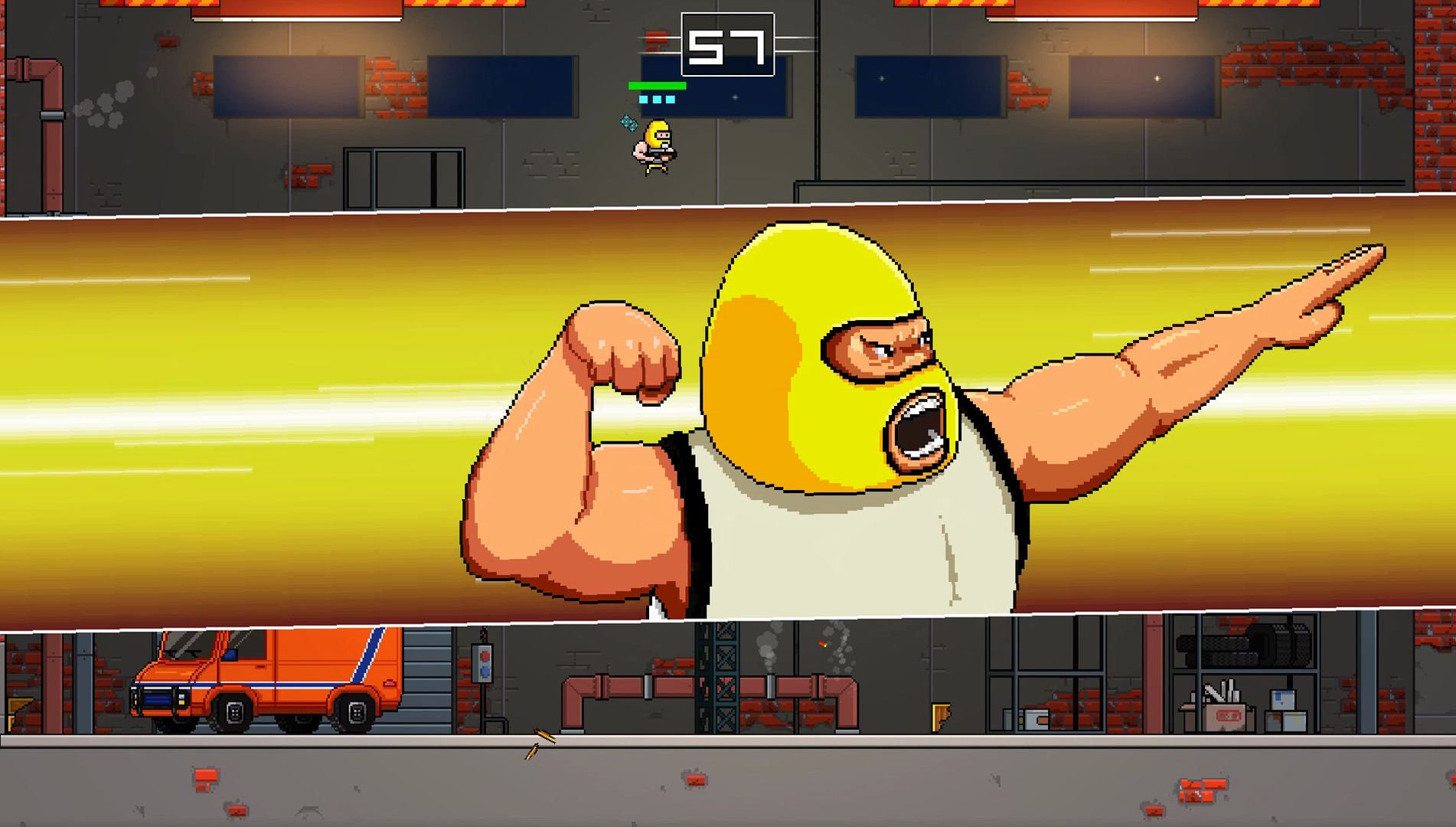Click the cyan diamond pickup near the player
Image resolution: width=1456 pixels, height=827 pixels.
pyautogui.click(x=629, y=123)
